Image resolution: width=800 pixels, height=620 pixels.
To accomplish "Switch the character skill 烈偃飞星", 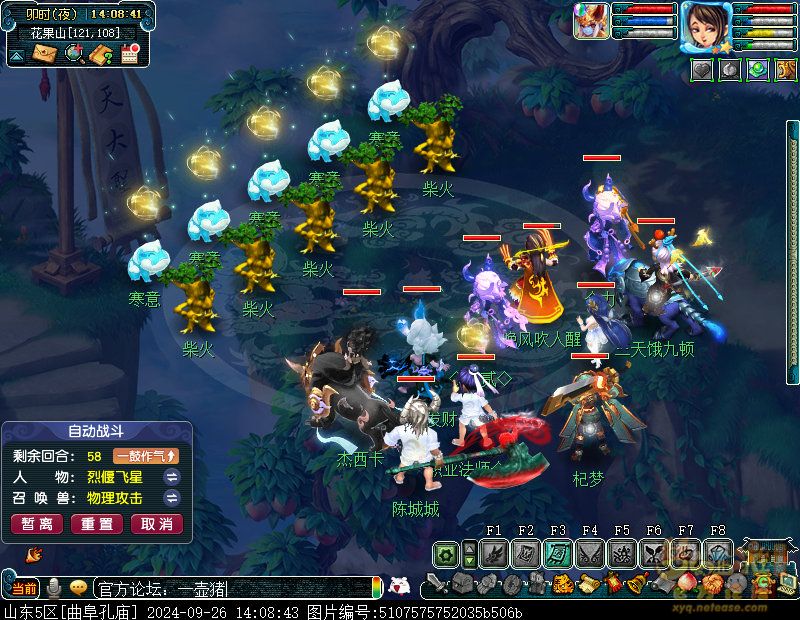I will pyautogui.click(x=172, y=477).
